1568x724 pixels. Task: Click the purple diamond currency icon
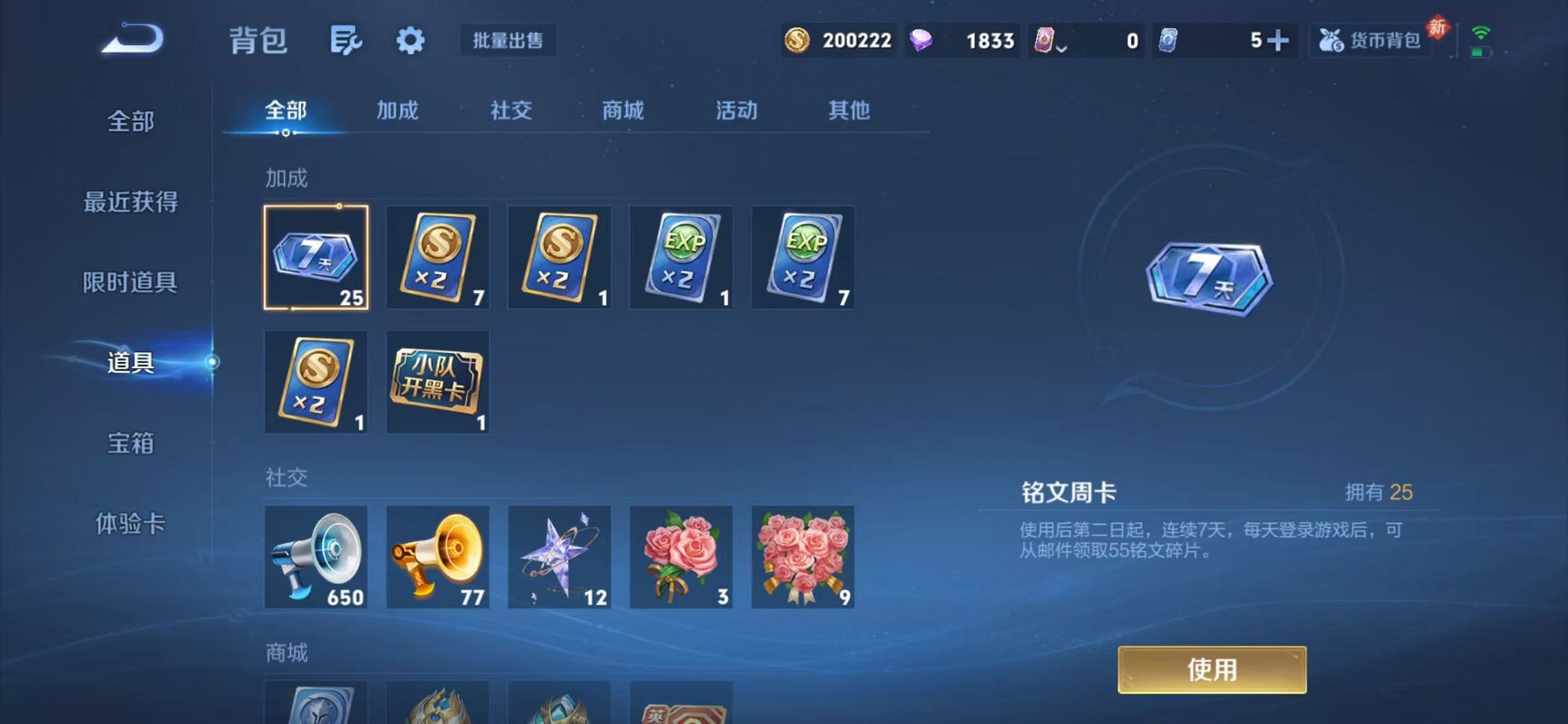click(x=922, y=41)
